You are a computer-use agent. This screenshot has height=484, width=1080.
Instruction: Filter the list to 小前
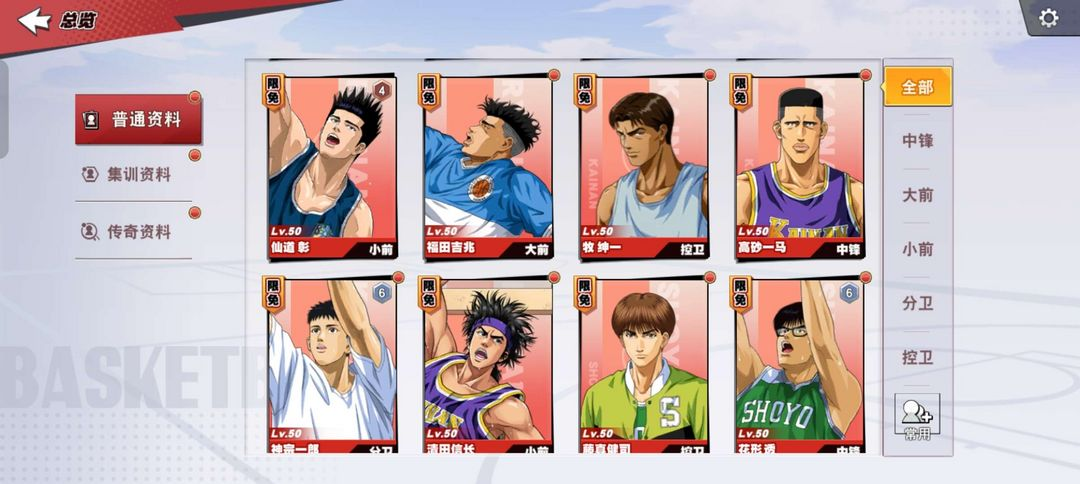tap(917, 249)
